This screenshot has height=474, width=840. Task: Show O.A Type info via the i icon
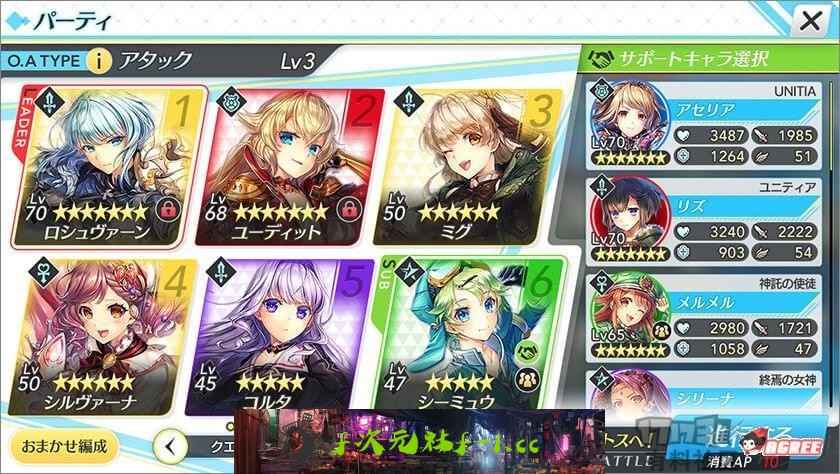tap(99, 61)
